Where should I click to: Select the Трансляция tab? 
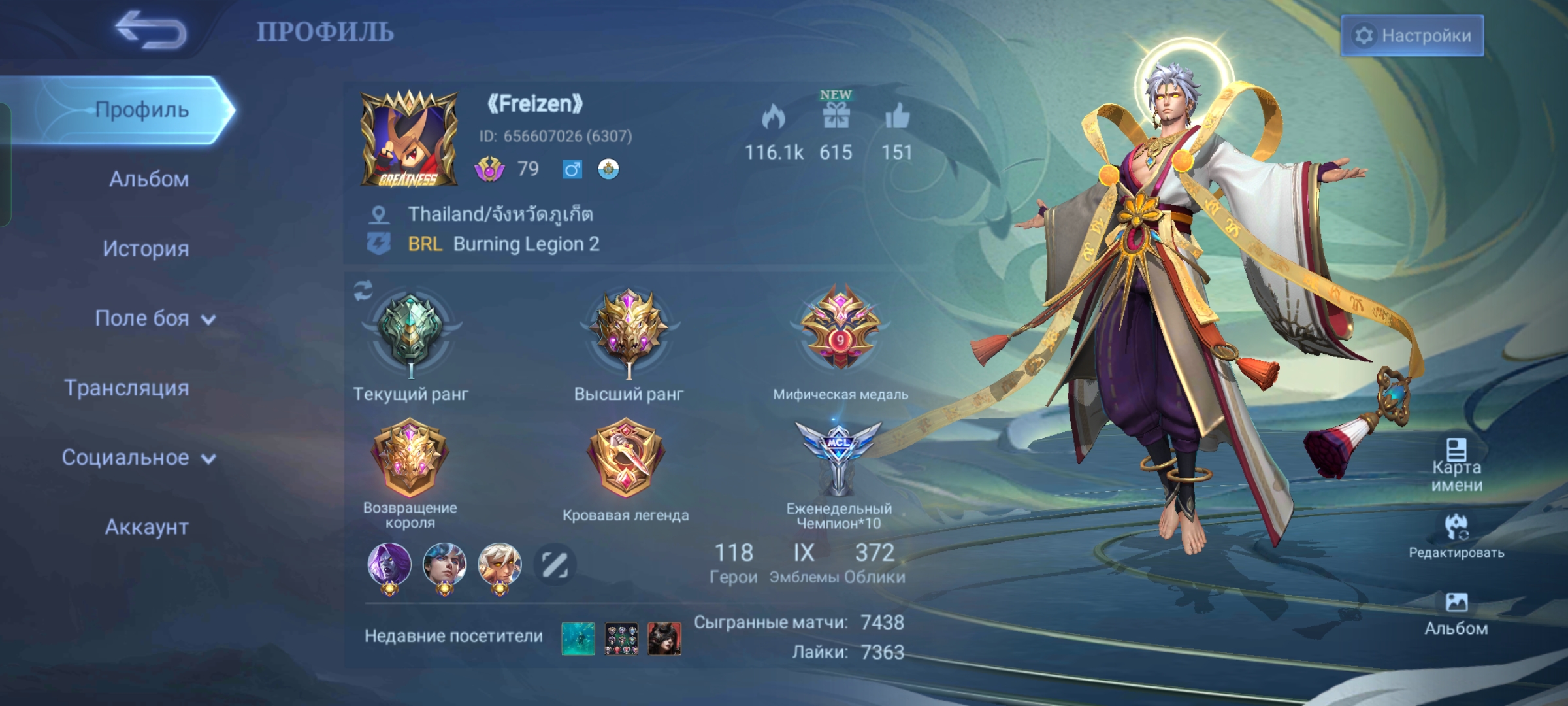[x=127, y=388]
